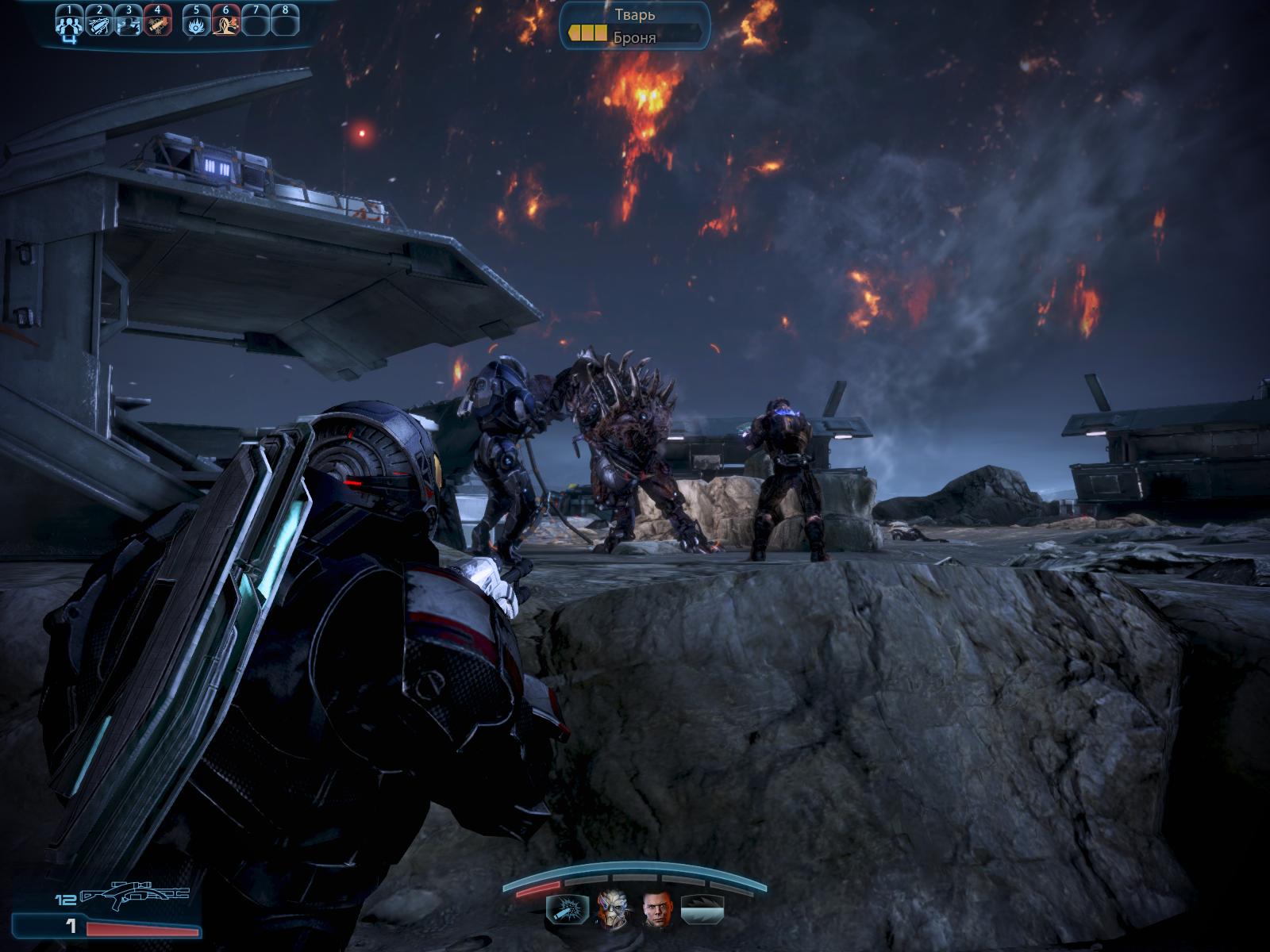Viewport: 1270px width, 952px height.
Task: Use the red carnage power in slot 6
Action: (x=226, y=24)
